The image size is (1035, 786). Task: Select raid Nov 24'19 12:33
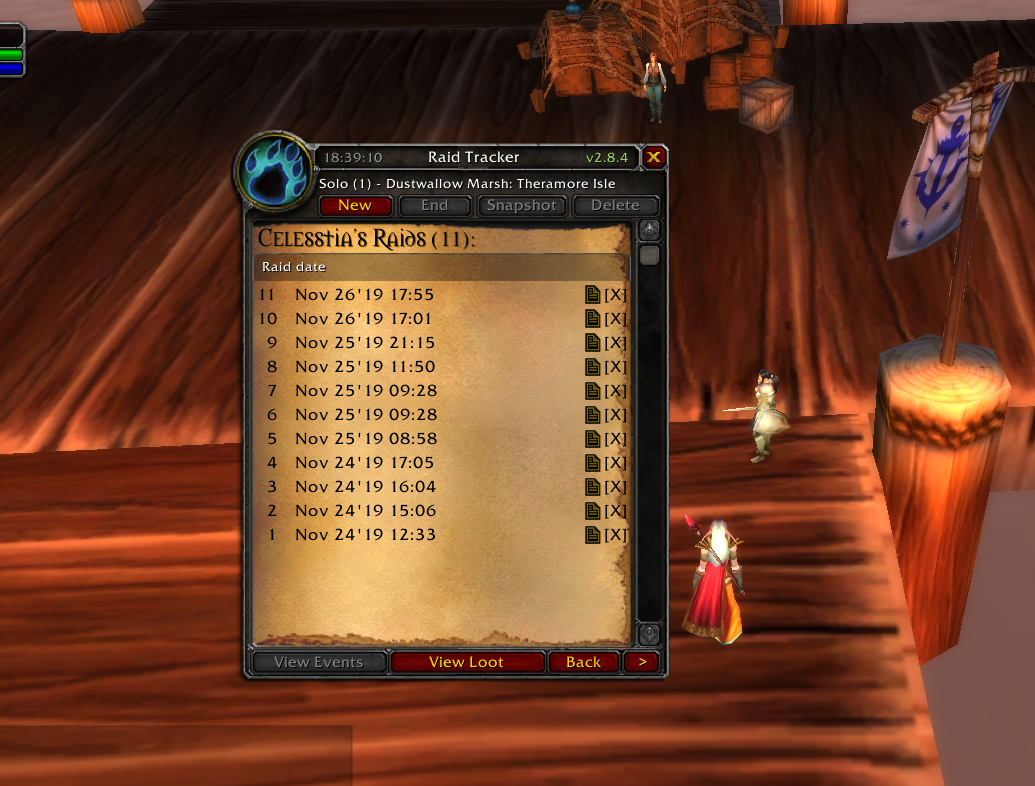point(364,535)
